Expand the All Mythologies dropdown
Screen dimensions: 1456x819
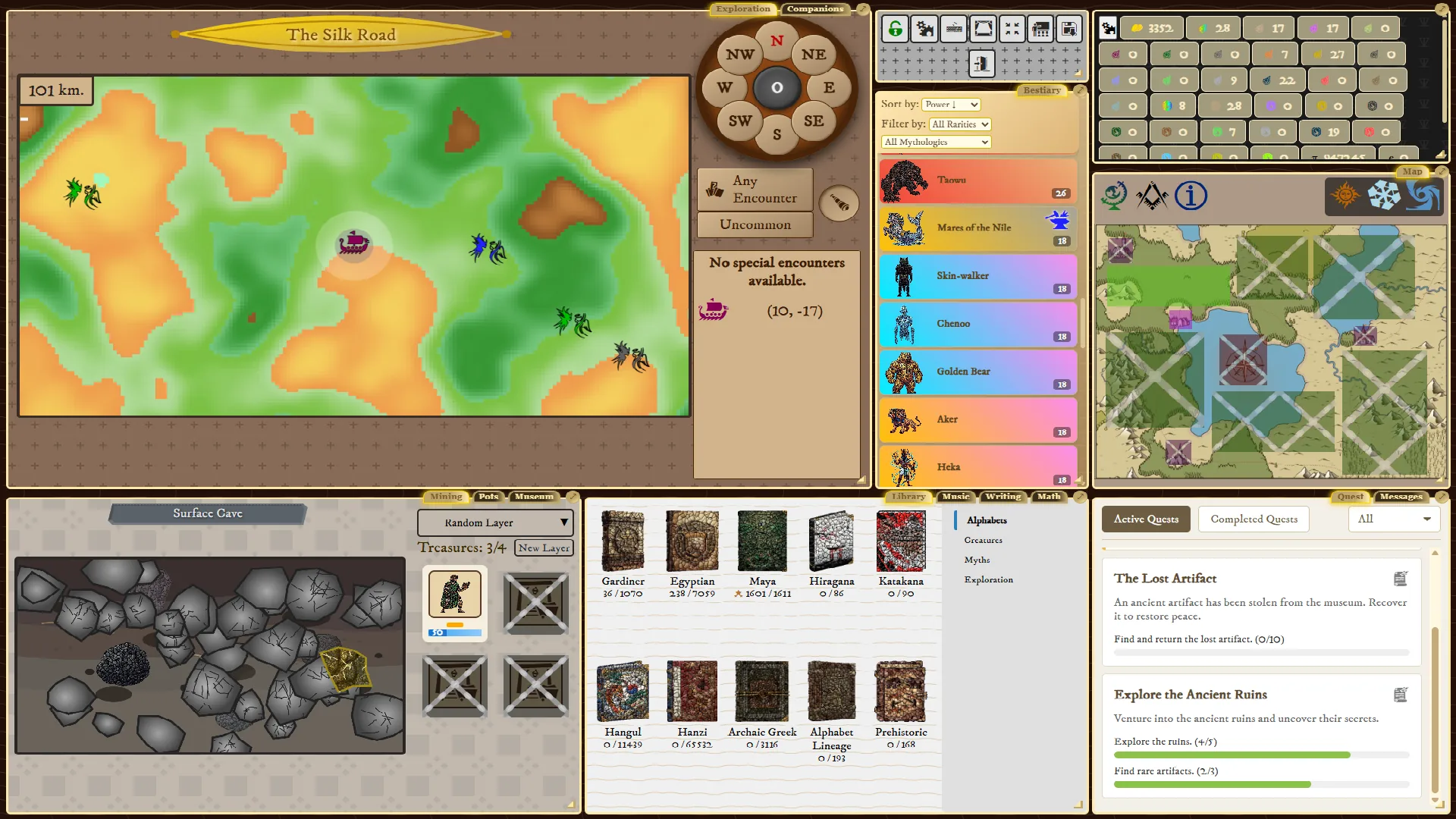(x=934, y=142)
